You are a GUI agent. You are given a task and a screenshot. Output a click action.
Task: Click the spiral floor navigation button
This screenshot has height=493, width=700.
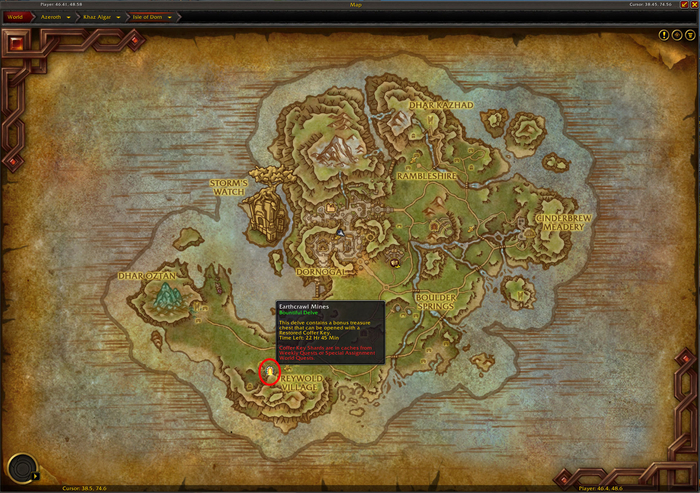click(x=20, y=468)
